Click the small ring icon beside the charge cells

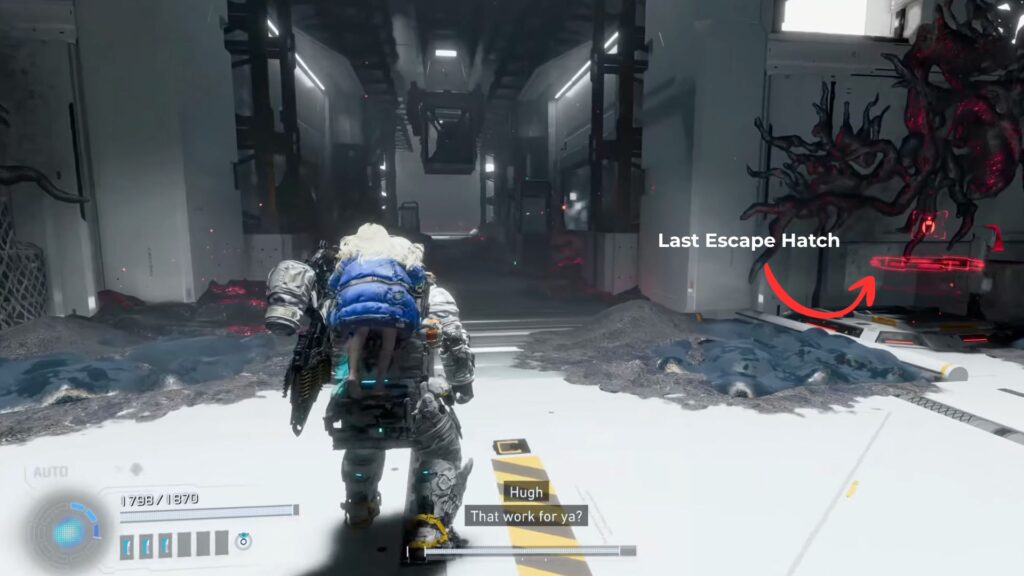[x=244, y=541]
